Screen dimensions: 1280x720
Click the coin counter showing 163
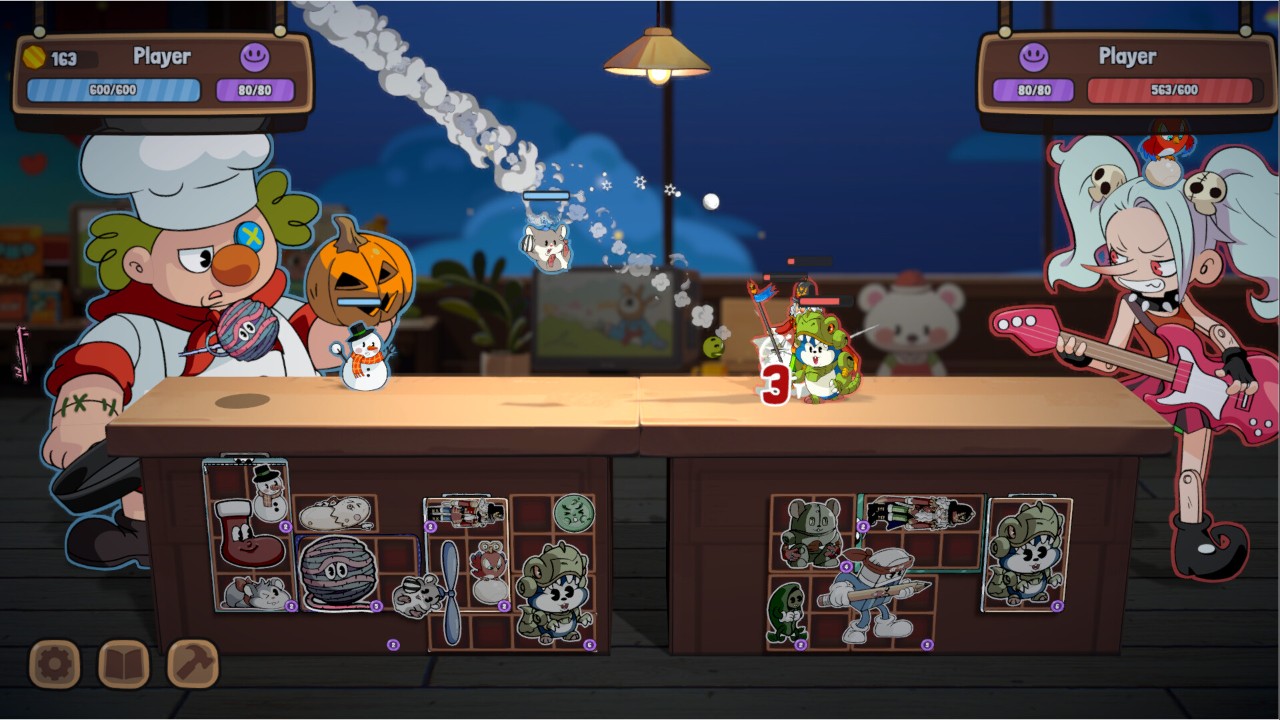click(48, 57)
